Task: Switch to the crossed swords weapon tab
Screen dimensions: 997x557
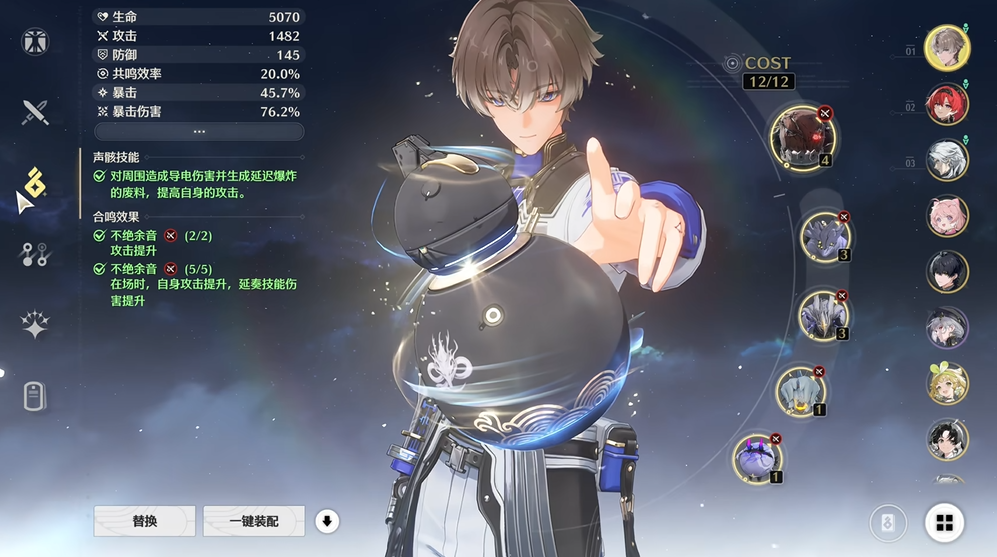Action: point(35,111)
